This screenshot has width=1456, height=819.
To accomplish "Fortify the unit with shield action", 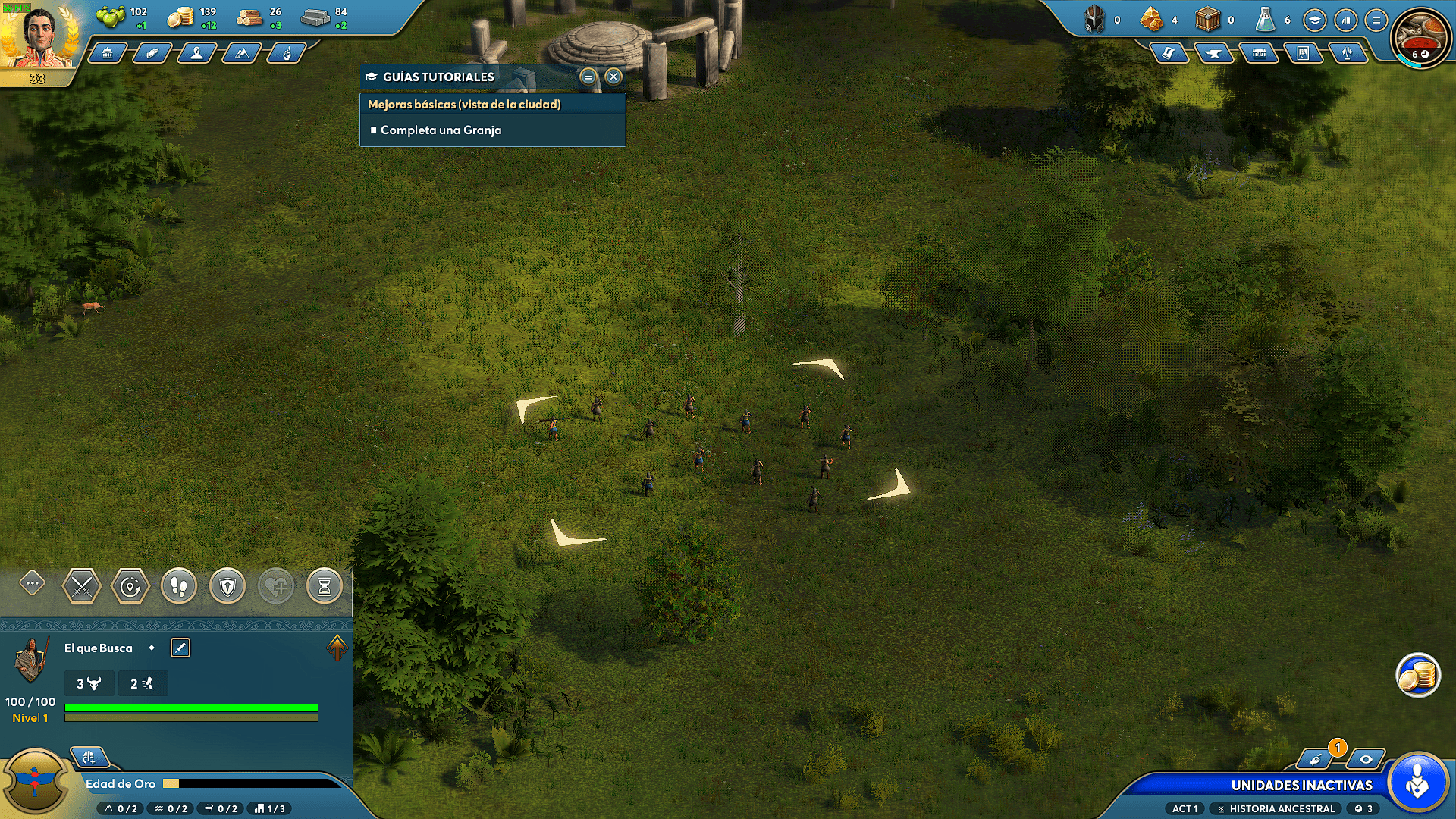I will coord(227,586).
